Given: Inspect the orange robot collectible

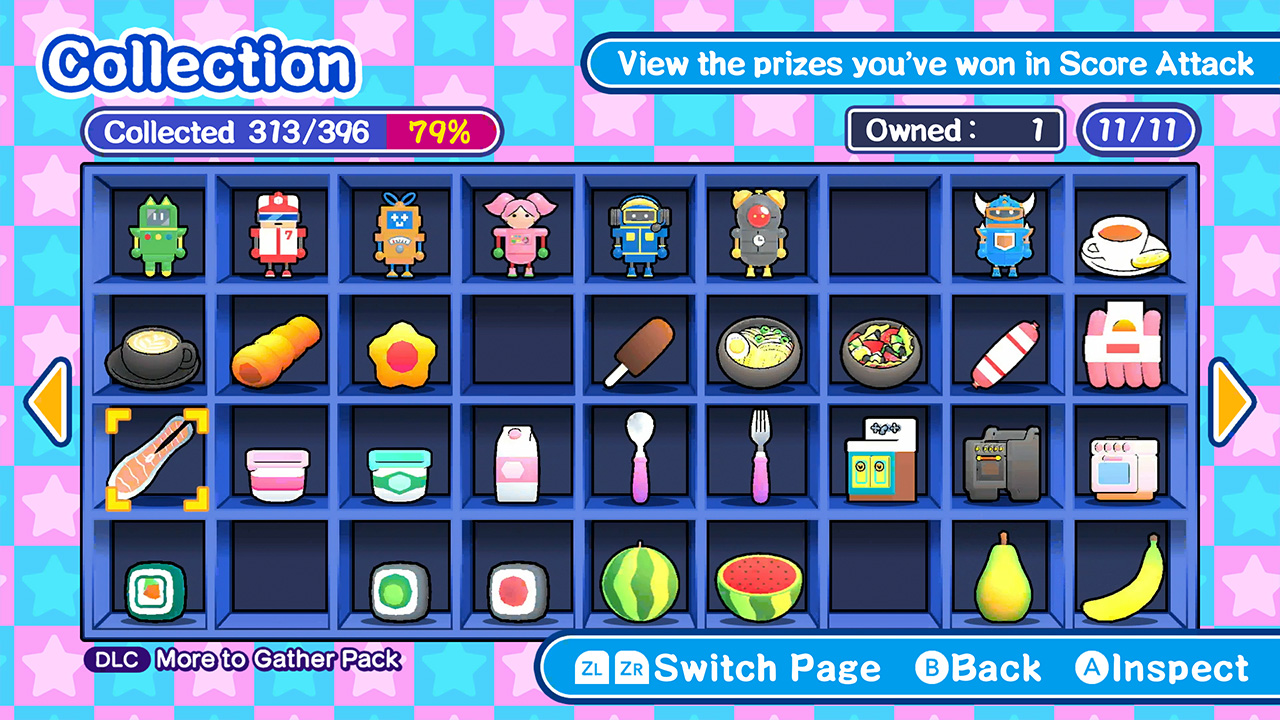Looking at the screenshot, I should [x=398, y=232].
